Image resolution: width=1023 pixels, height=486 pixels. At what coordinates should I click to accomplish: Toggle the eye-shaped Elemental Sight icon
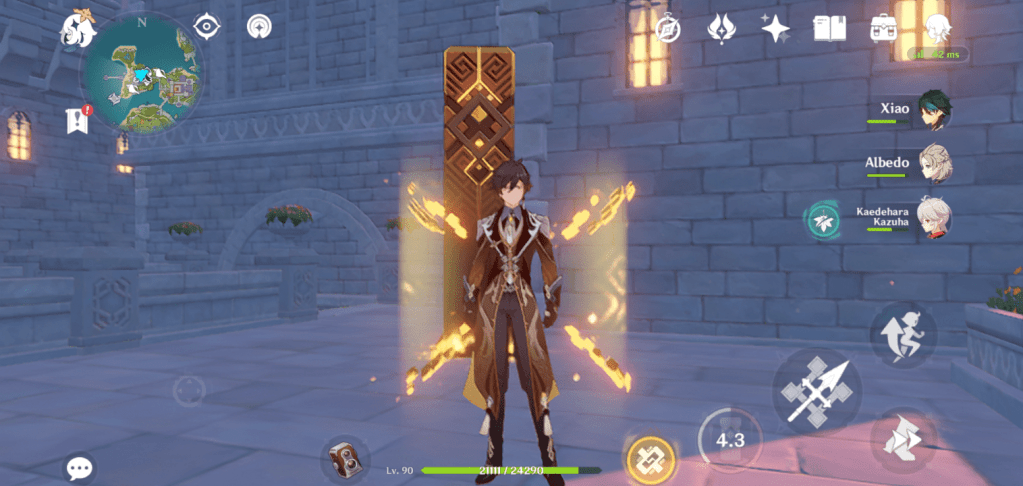pyautogui.click(x=207, y=26)
